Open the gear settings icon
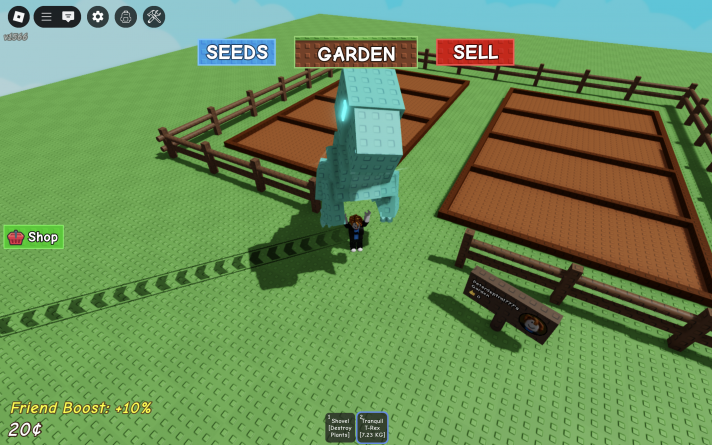 (x=97, y=16)
